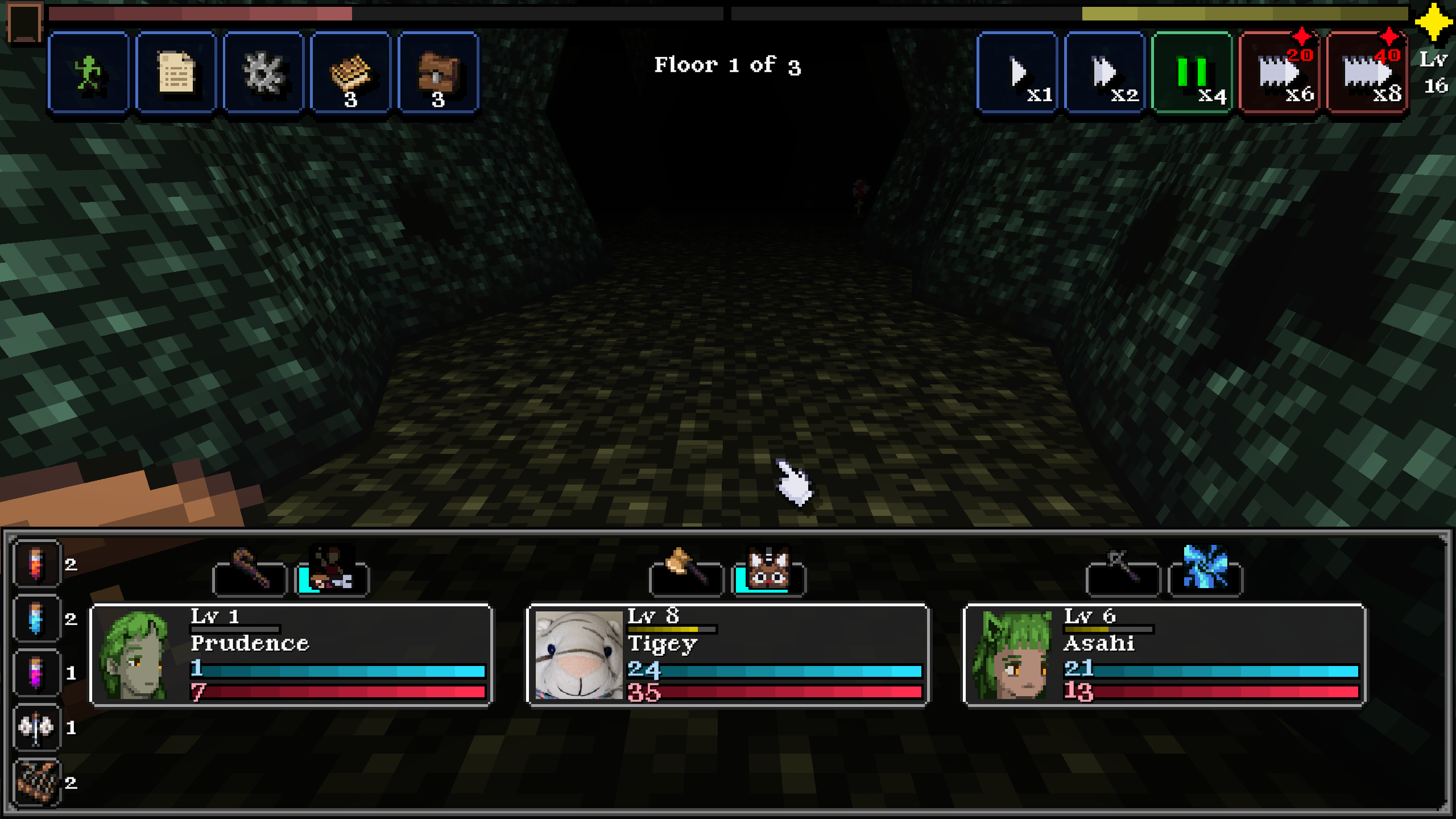Activate the x6 fast-forward speed
1456x819 pixels.
[x=1279, y=73]
